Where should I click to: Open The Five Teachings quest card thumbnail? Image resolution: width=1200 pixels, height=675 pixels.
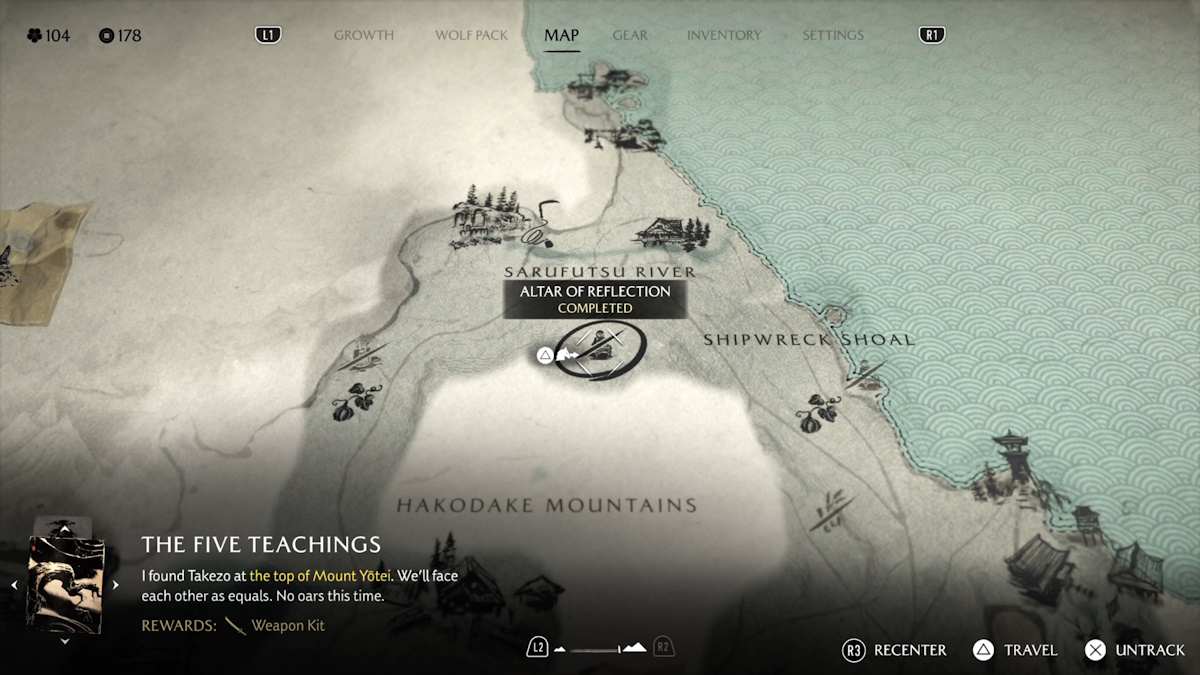pos(65,583)
